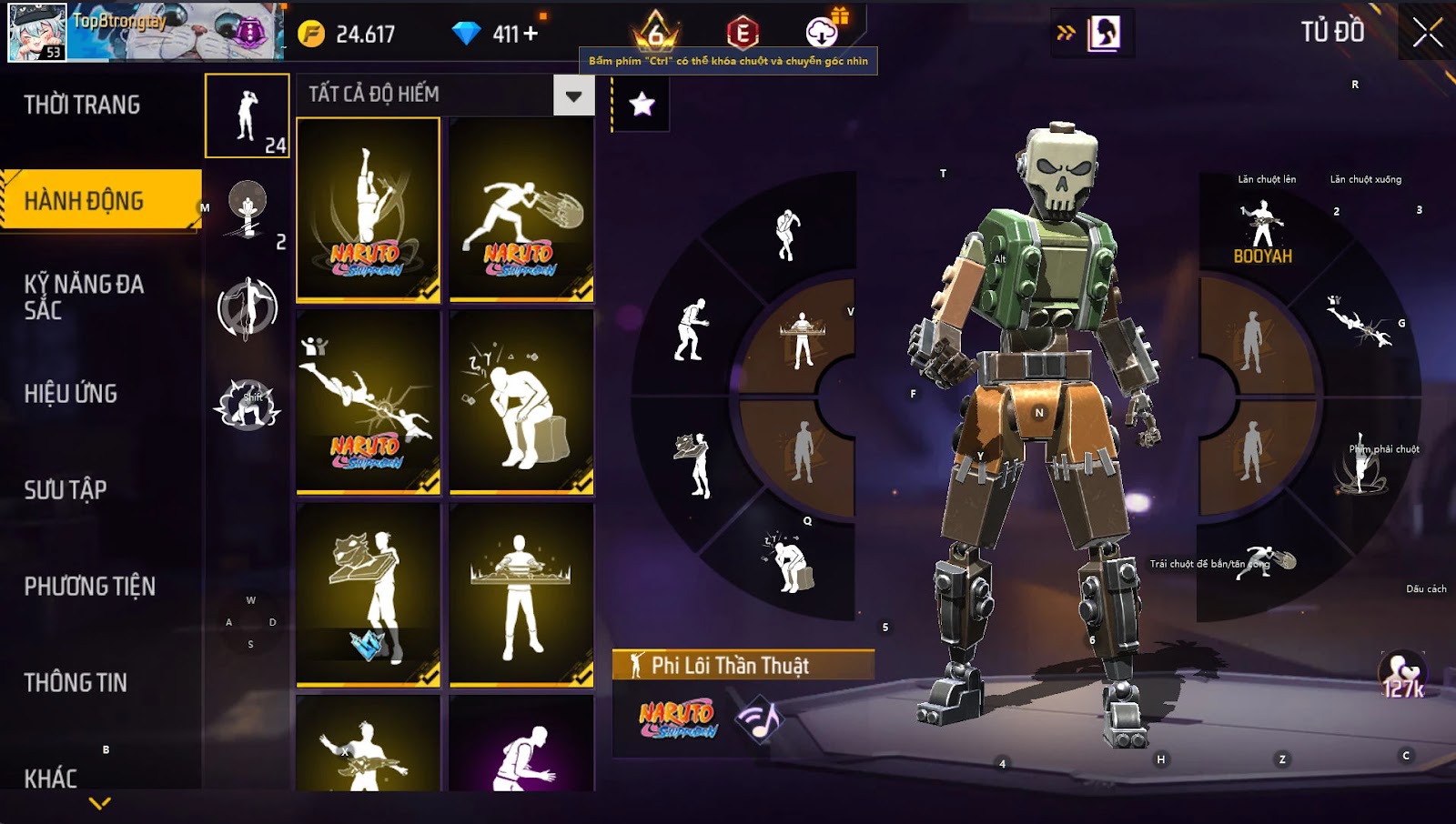1456x824 pixels.
Task: Click the BOOYAH emote wheel slot
Action: click(1262, 233)
